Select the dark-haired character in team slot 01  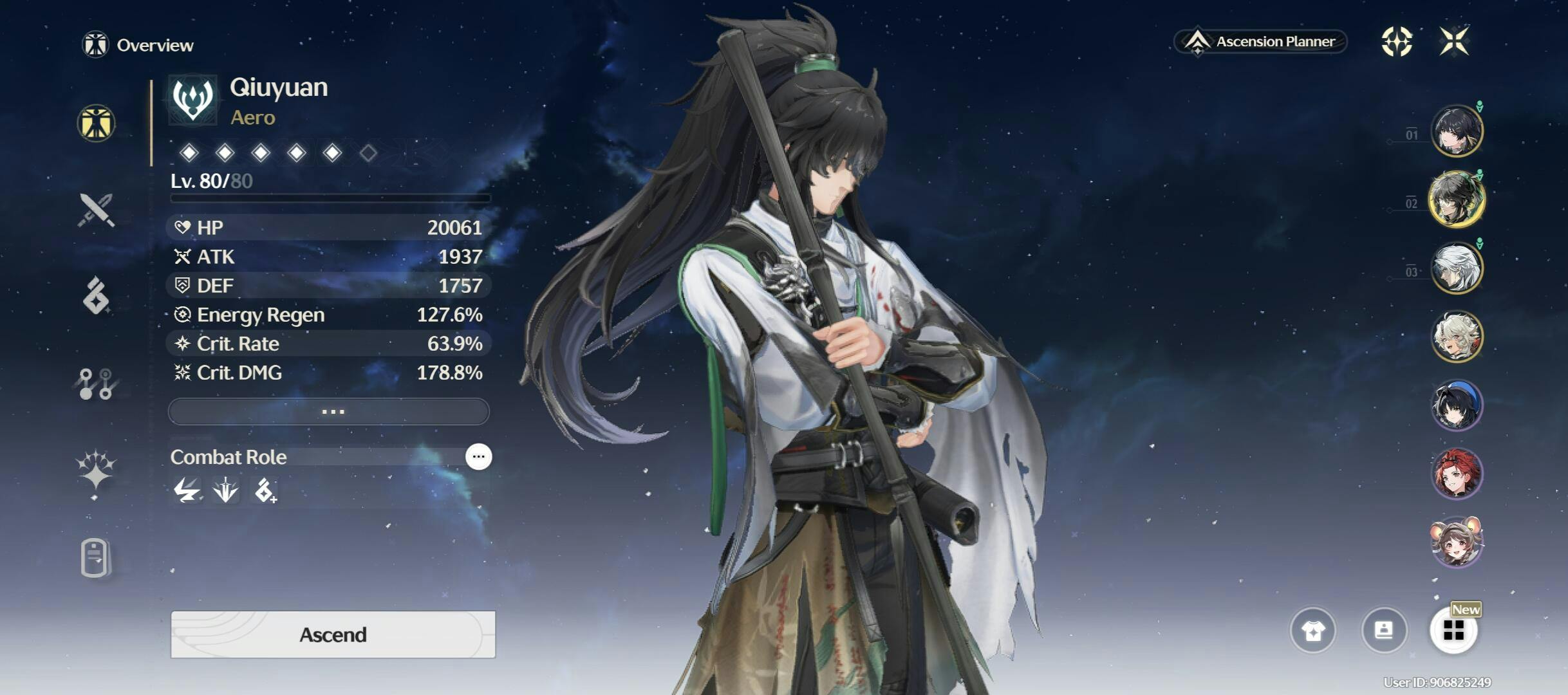coord(1457,131)
